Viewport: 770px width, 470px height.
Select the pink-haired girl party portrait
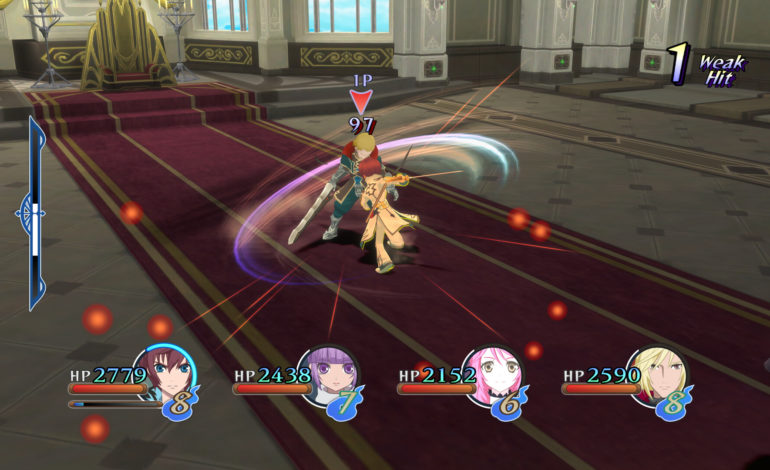(492, 374)
